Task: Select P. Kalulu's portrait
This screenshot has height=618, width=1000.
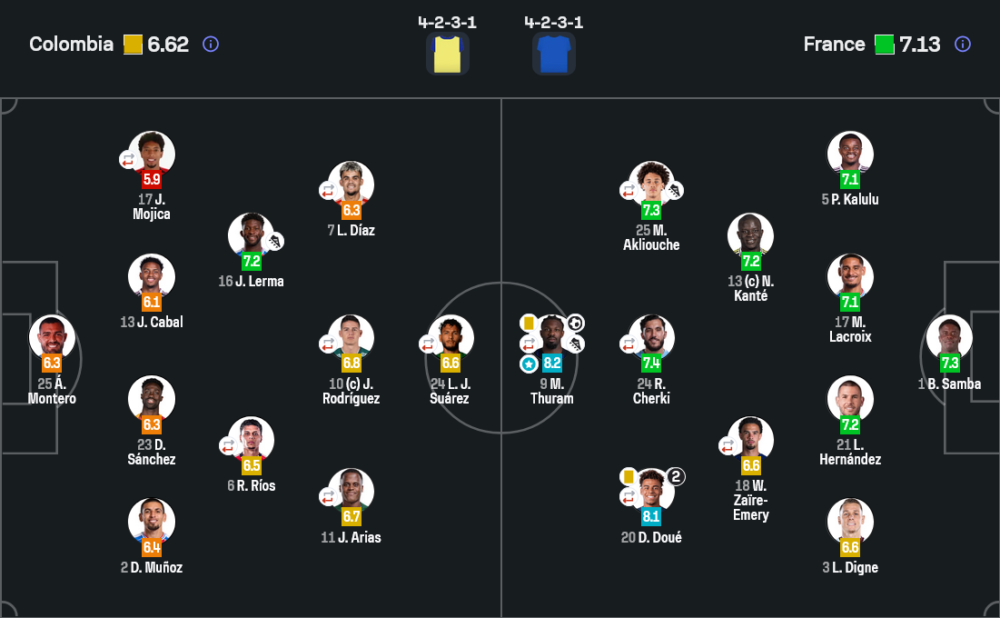Action: point(850,153)
